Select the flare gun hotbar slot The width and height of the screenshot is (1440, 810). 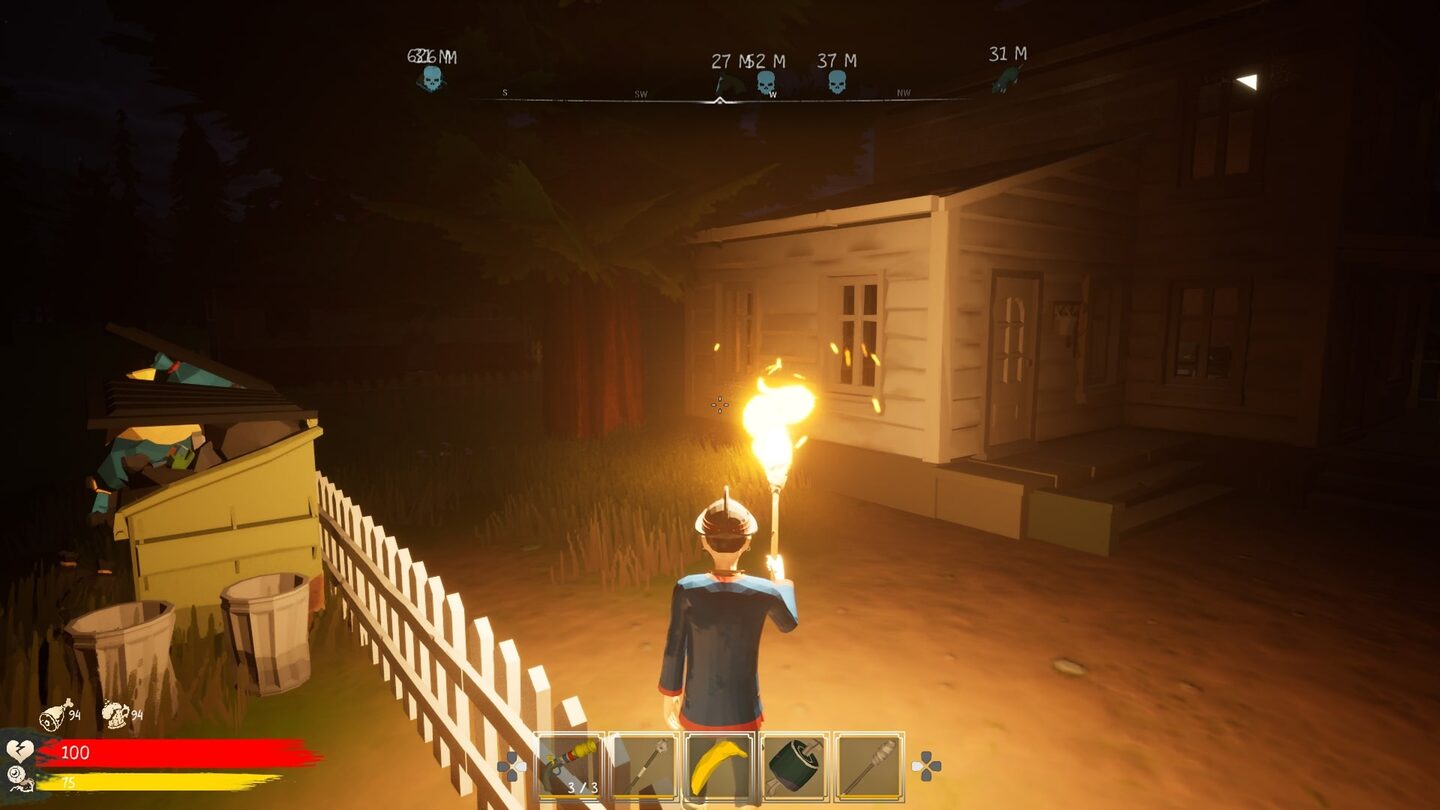tap(570, 767)
